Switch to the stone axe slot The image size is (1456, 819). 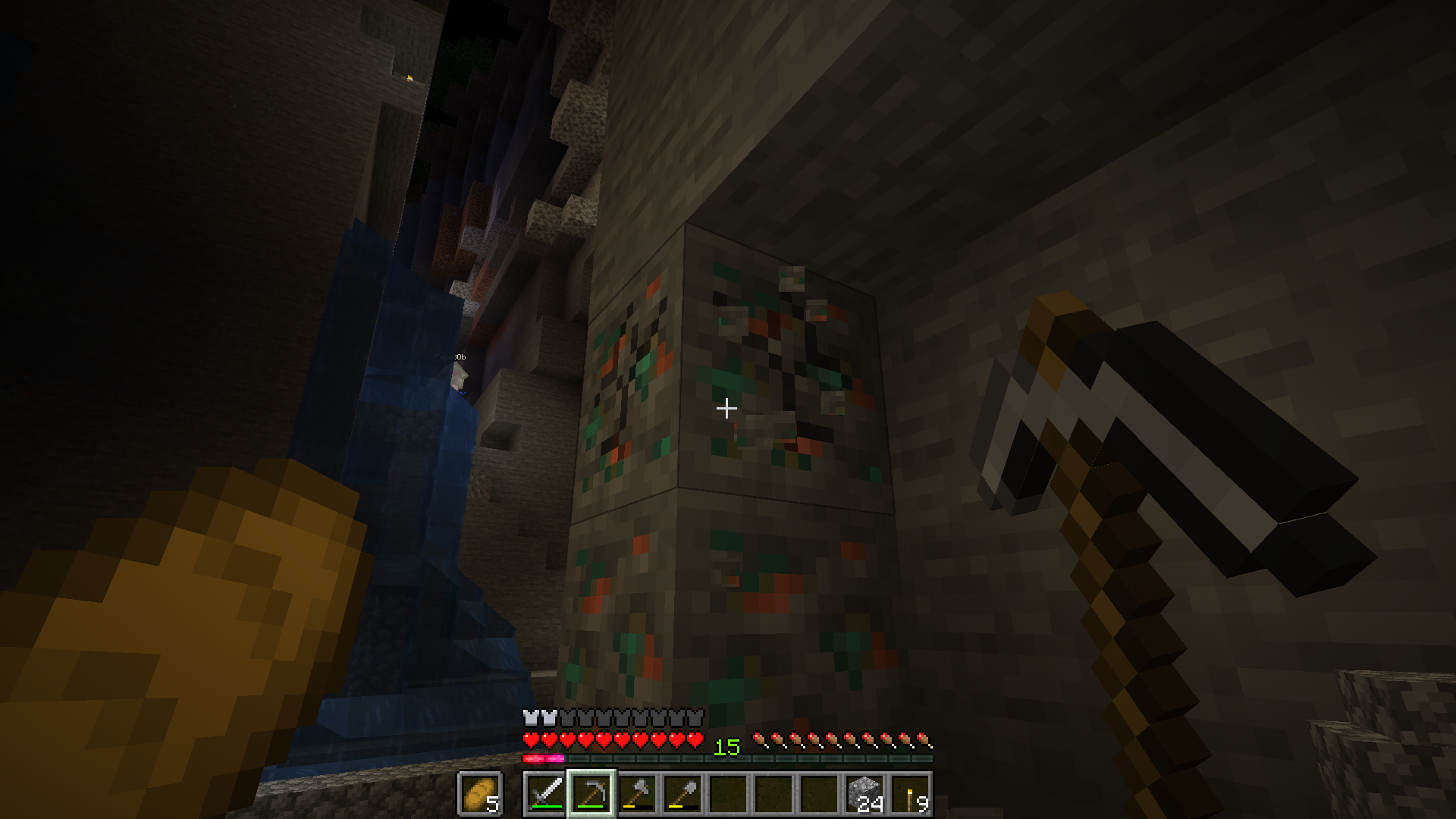(x=637, y=794)
